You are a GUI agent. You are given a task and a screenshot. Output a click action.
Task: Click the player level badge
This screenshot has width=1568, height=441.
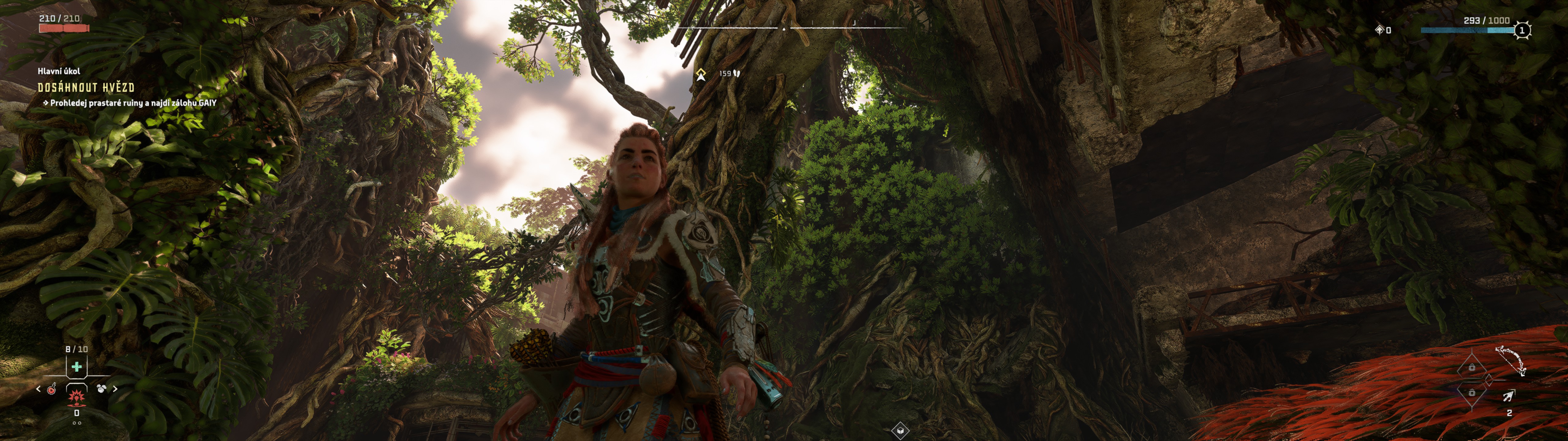click(1522, 30)
